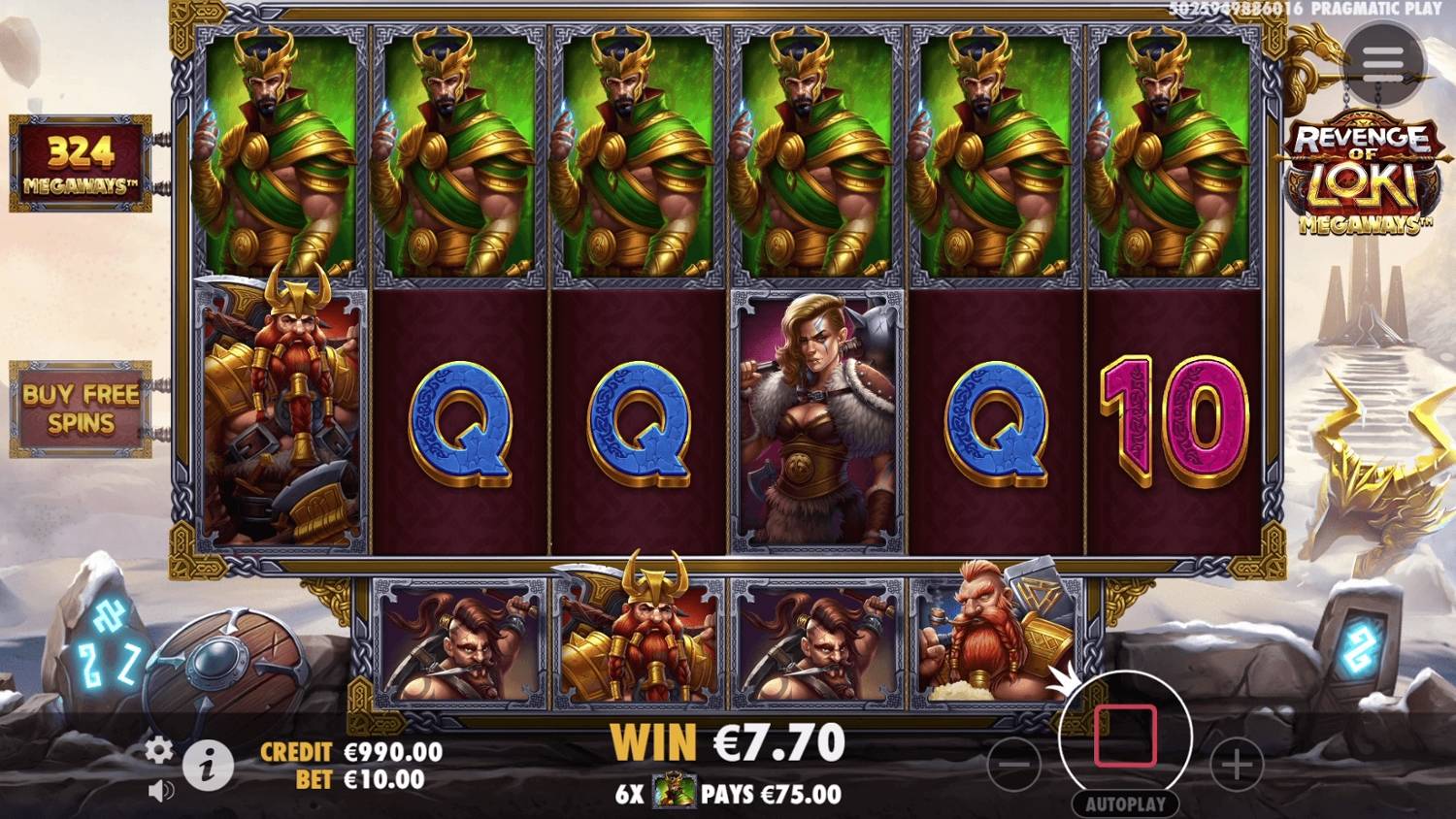Increase the bet with the plus icon
Screen dimensions: 1456x819
pyautogui.click(x=1235, y=765)
